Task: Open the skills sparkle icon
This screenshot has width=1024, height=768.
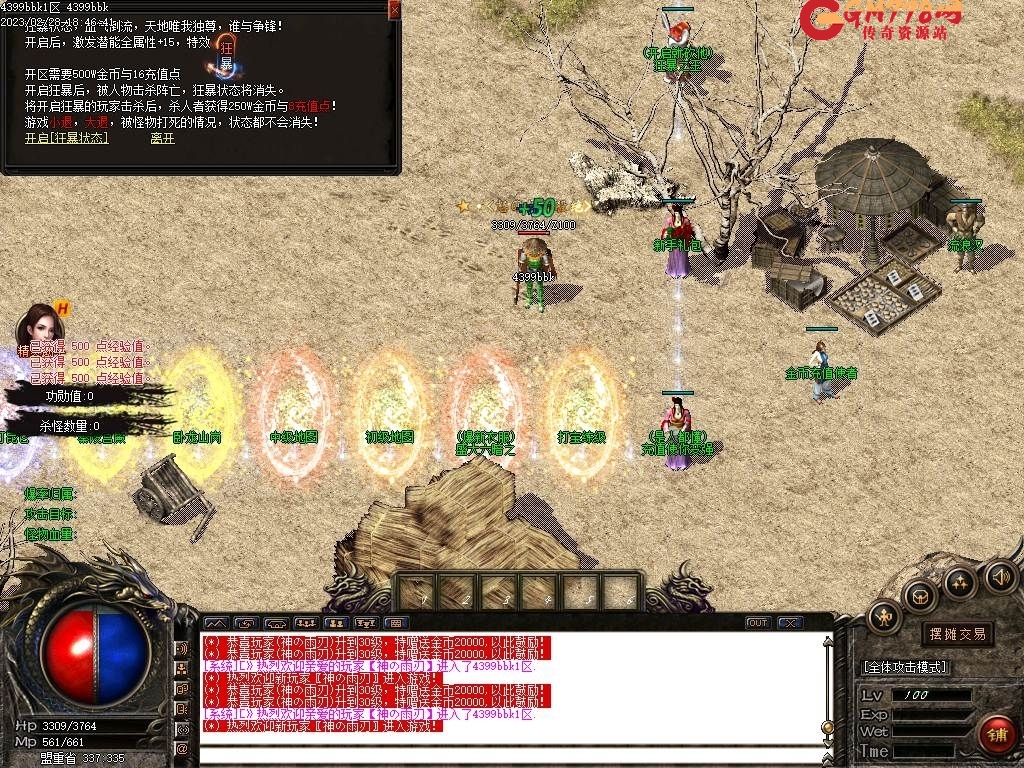Action: pos(959,583)
